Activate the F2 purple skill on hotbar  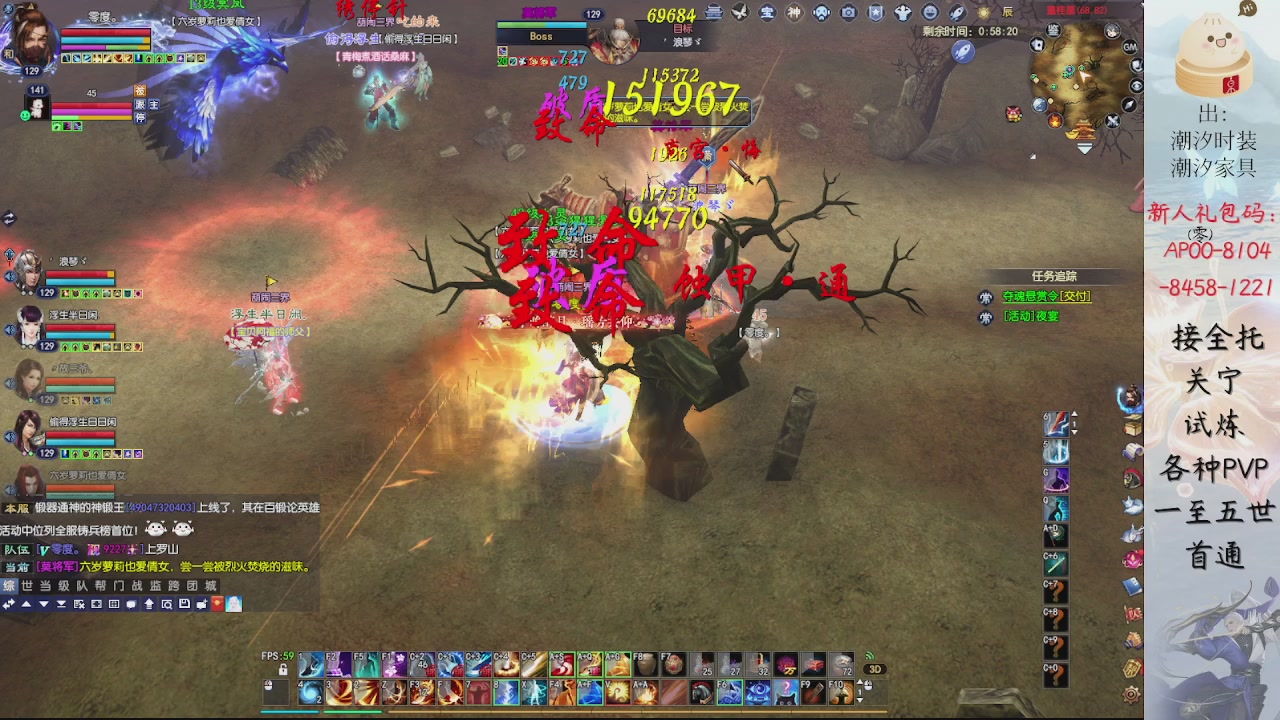pyautogui.click(x=338, y=666)
